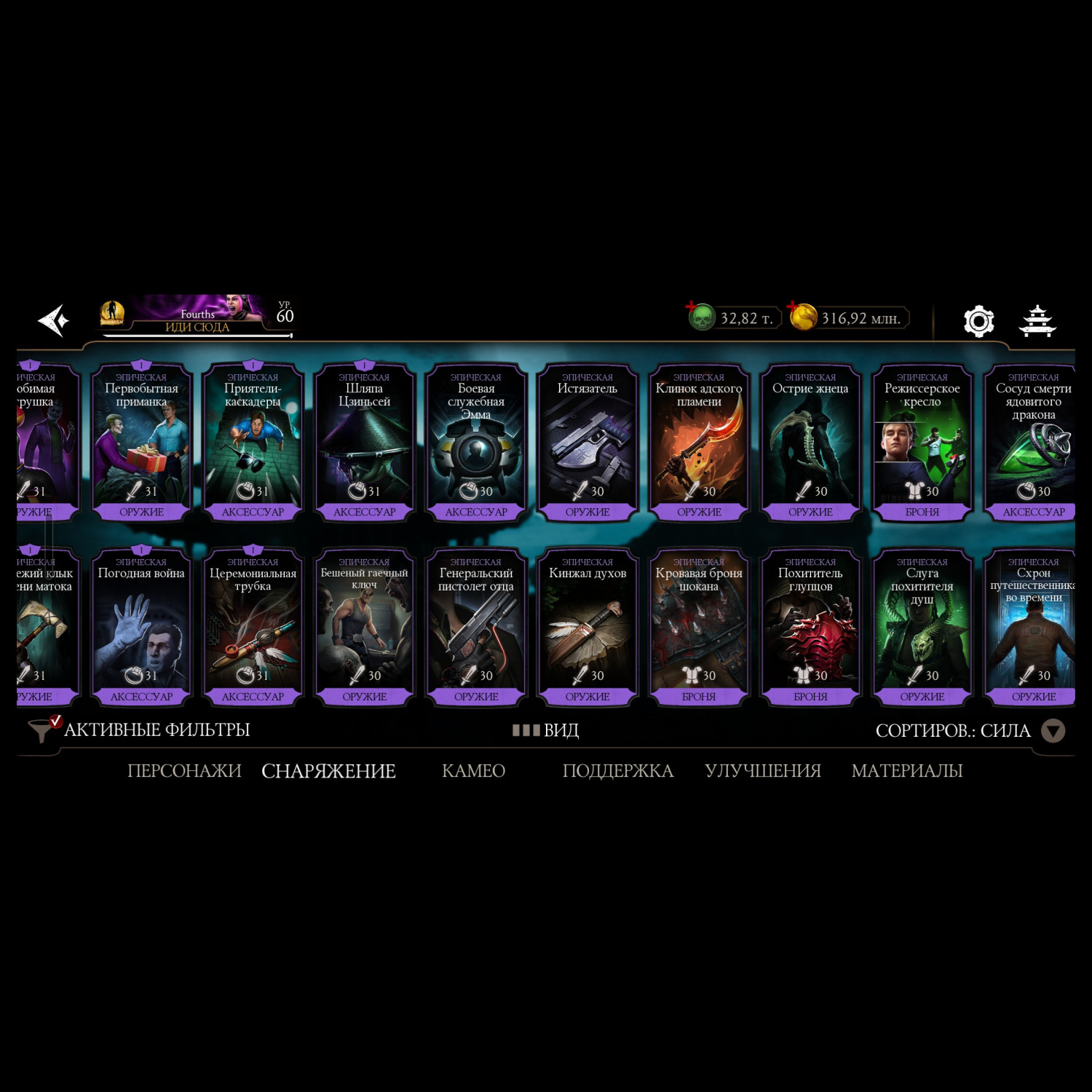This screenshot has height=1092, width=1092.
Task: Select the Режиссерское кресло armor card
Action: (922, 441)
